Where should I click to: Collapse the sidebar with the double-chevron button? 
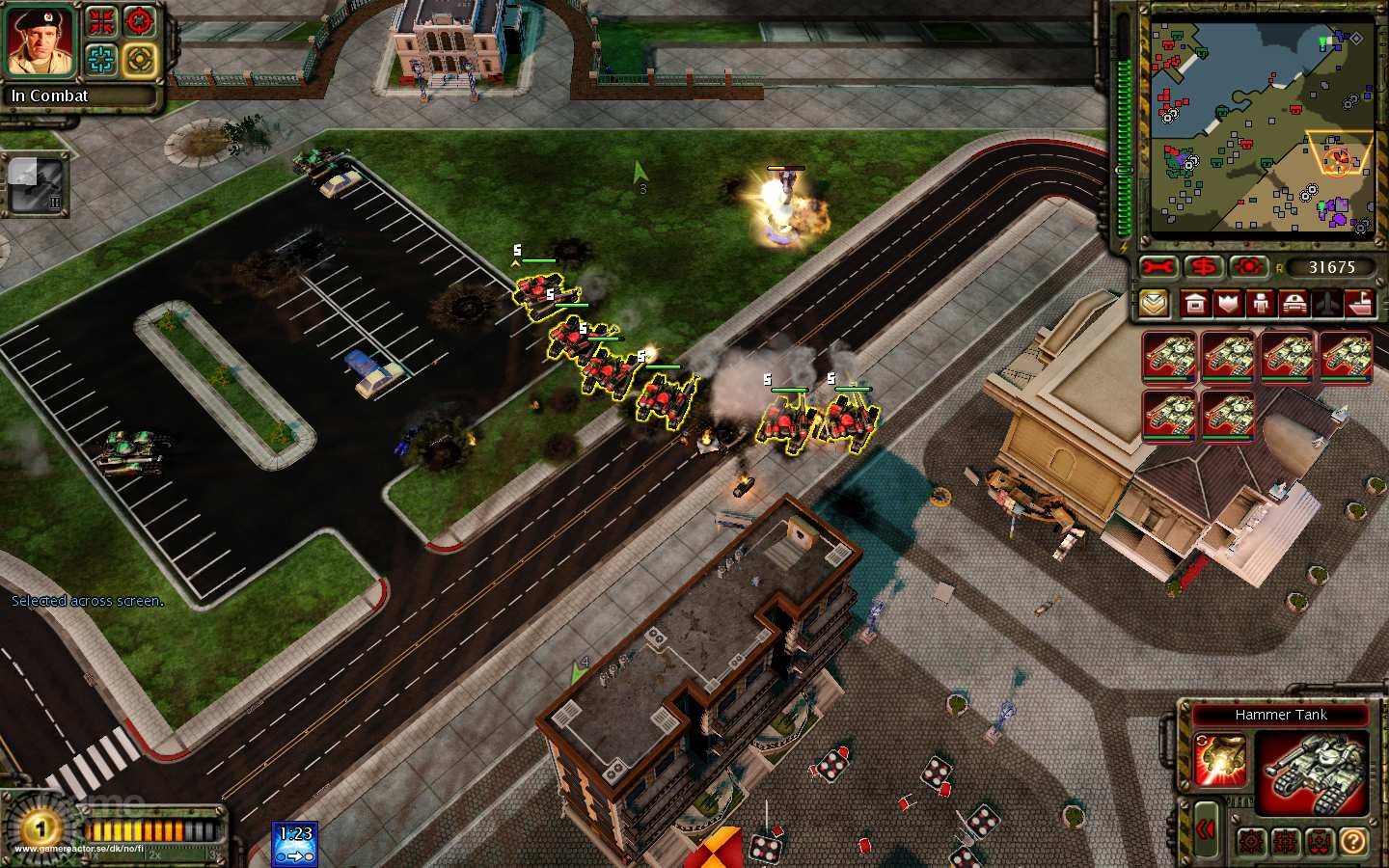1206,827
